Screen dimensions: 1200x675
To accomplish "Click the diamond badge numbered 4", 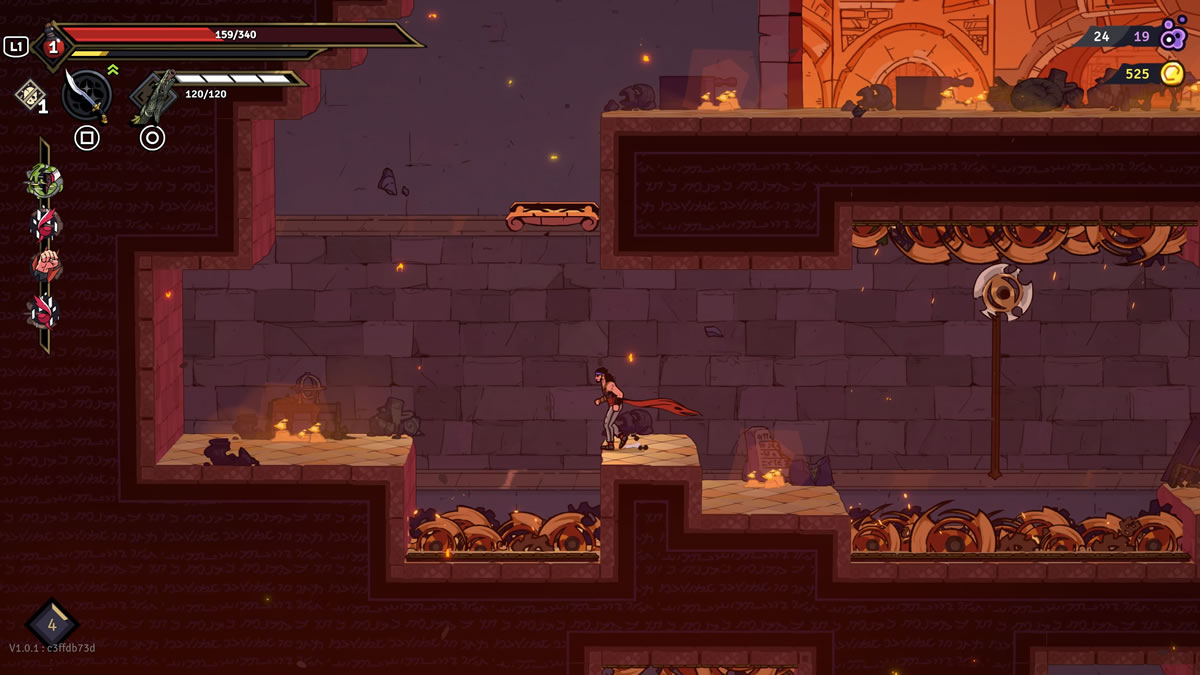I will [x=52, y=625].
